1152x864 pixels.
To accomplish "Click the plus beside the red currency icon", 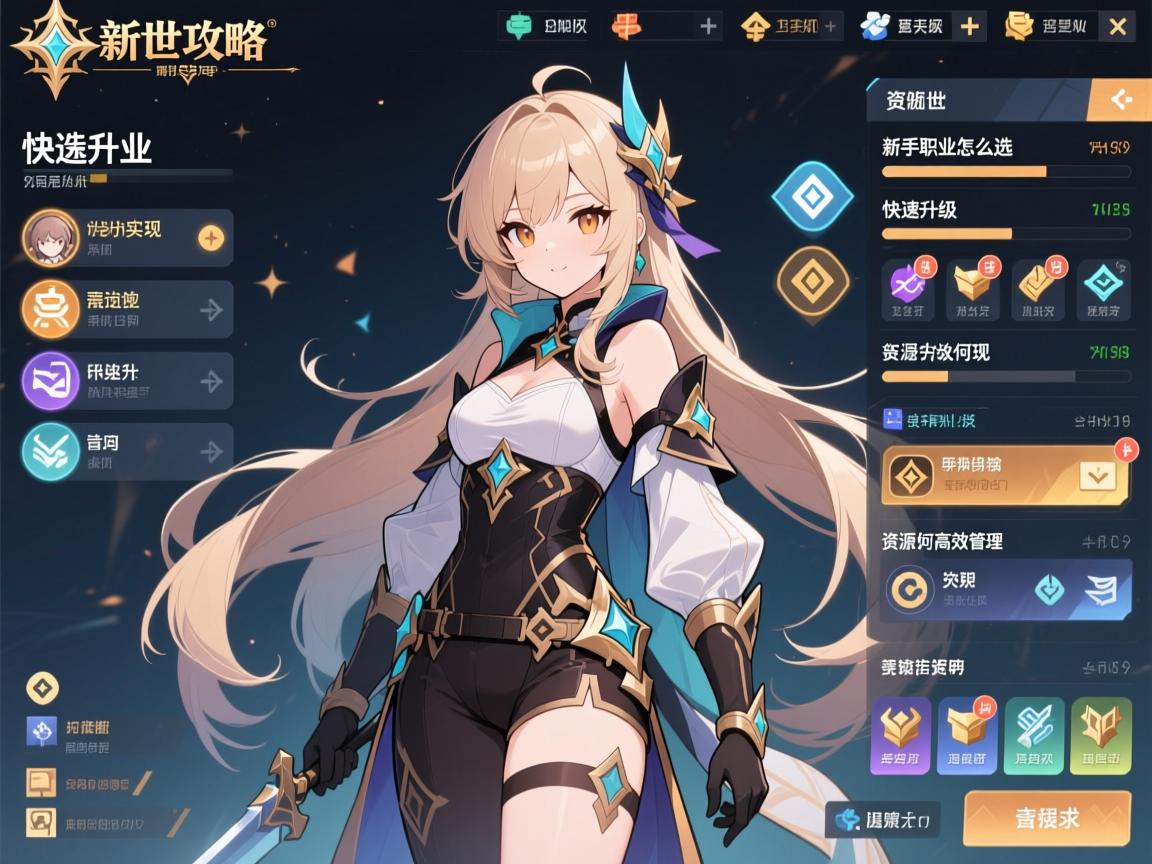I will 709,27.
